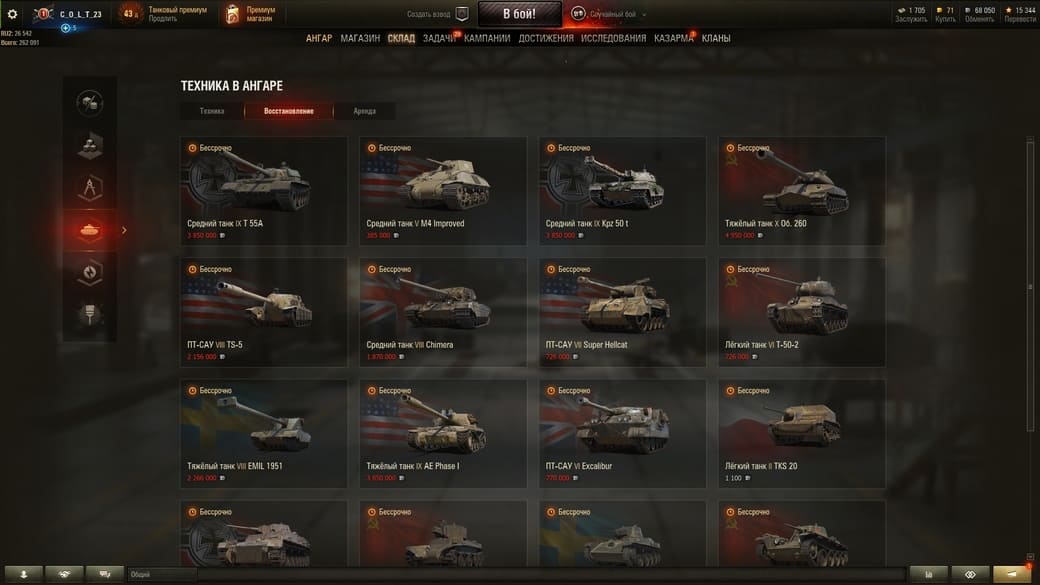The width and height of the screenshot is (1040, 585).
Task: Click the red "В бой!" battle button
Action: [x=519, y=14]
